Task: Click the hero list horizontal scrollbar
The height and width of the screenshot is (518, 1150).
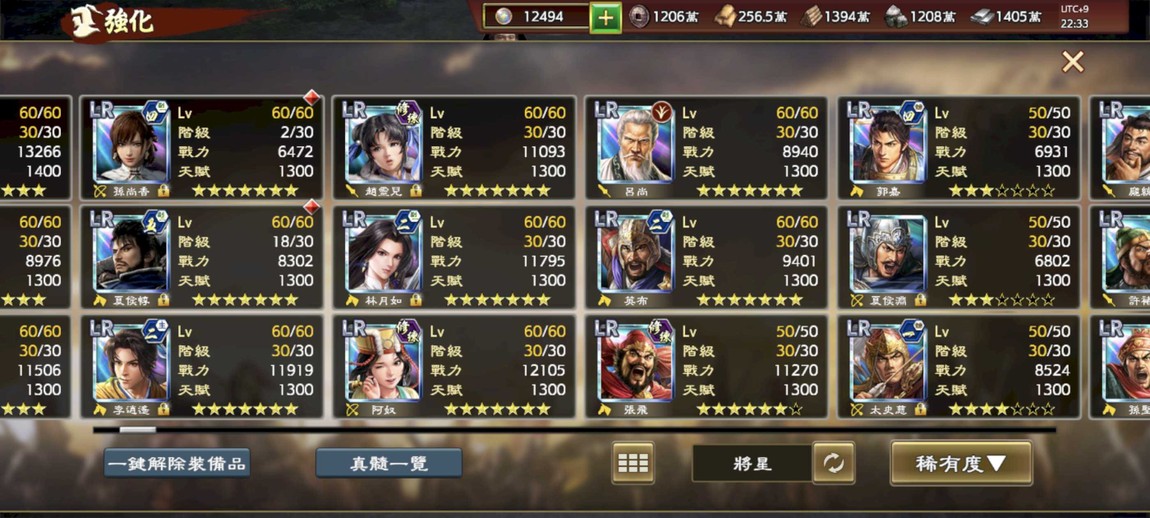Action: pyautogui.click(x=574, y=430)
